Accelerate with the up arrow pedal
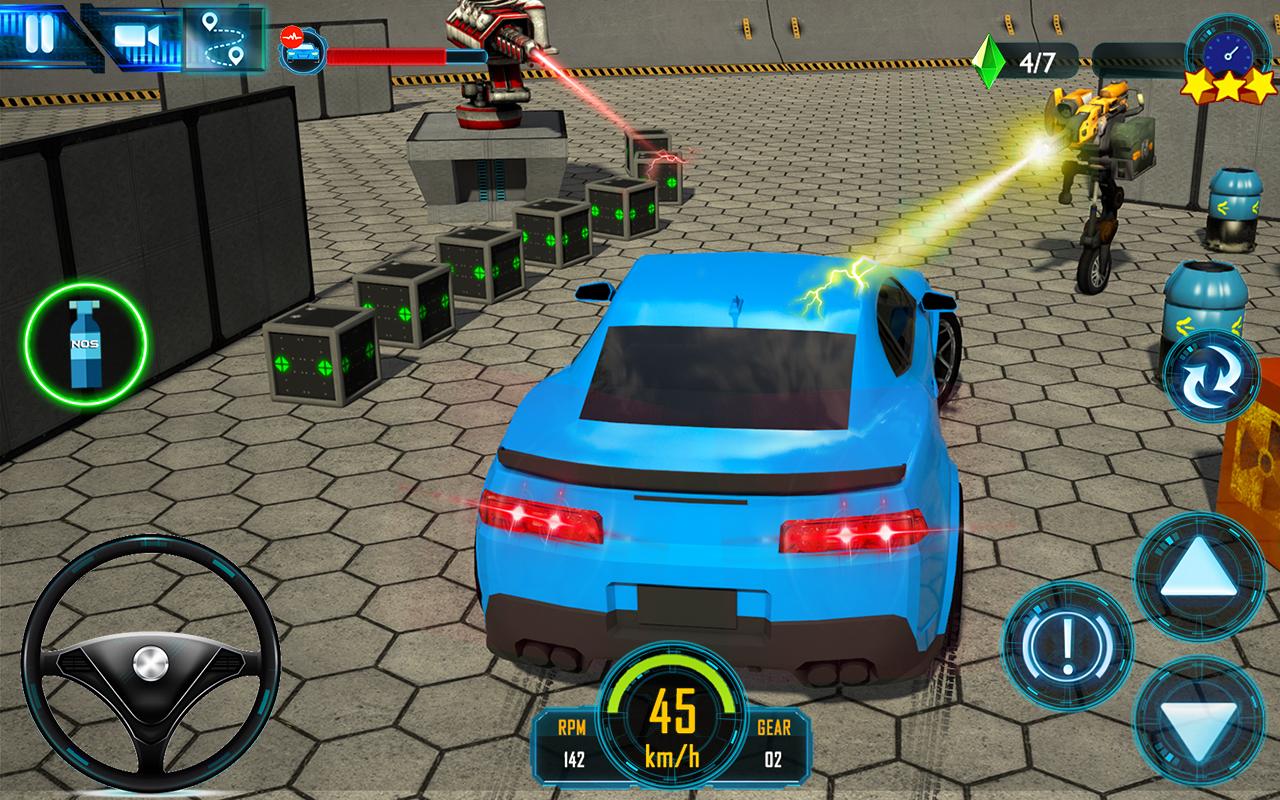 tap(1199, 575)
